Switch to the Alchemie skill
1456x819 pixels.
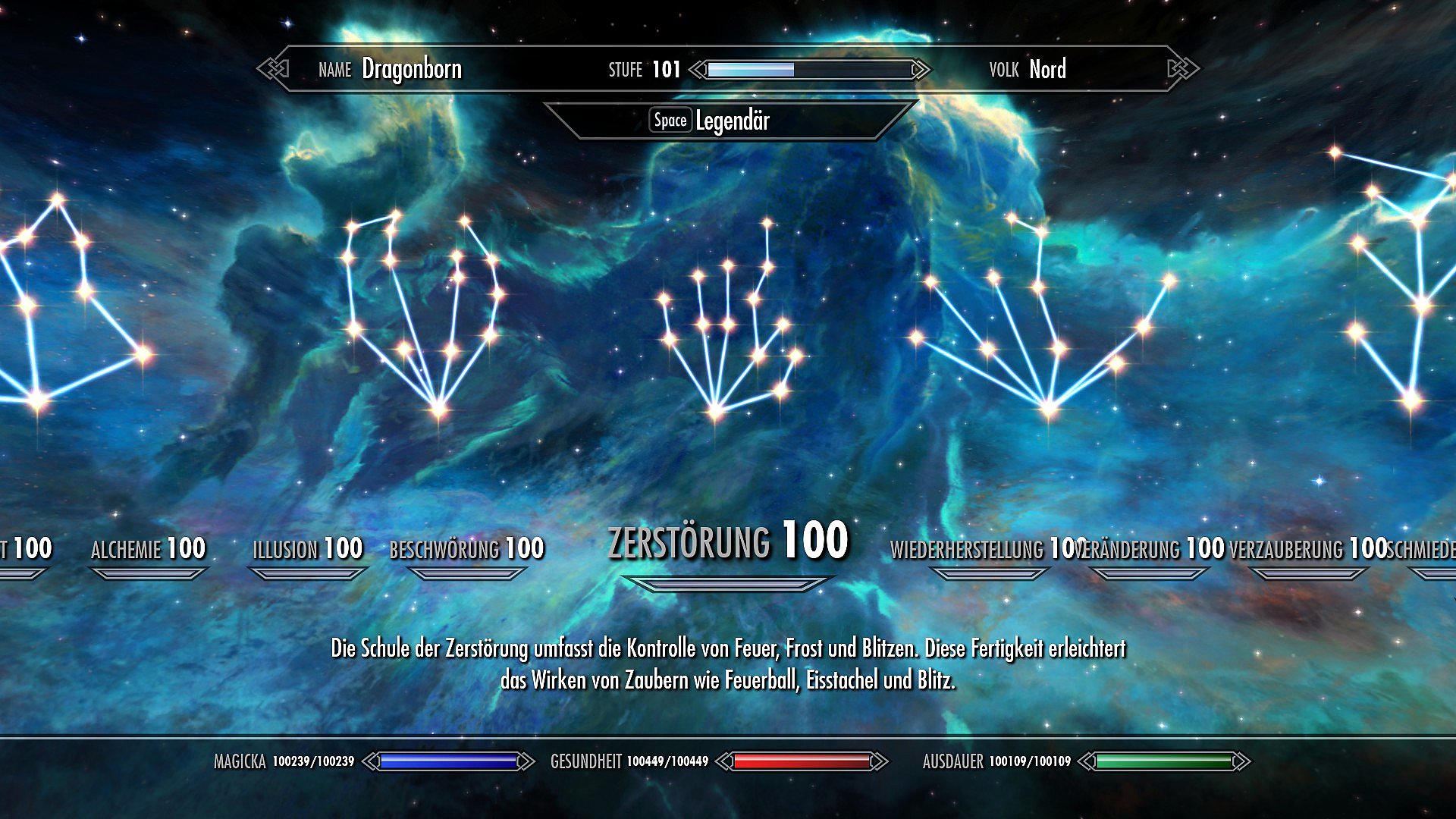coord(148,548)
